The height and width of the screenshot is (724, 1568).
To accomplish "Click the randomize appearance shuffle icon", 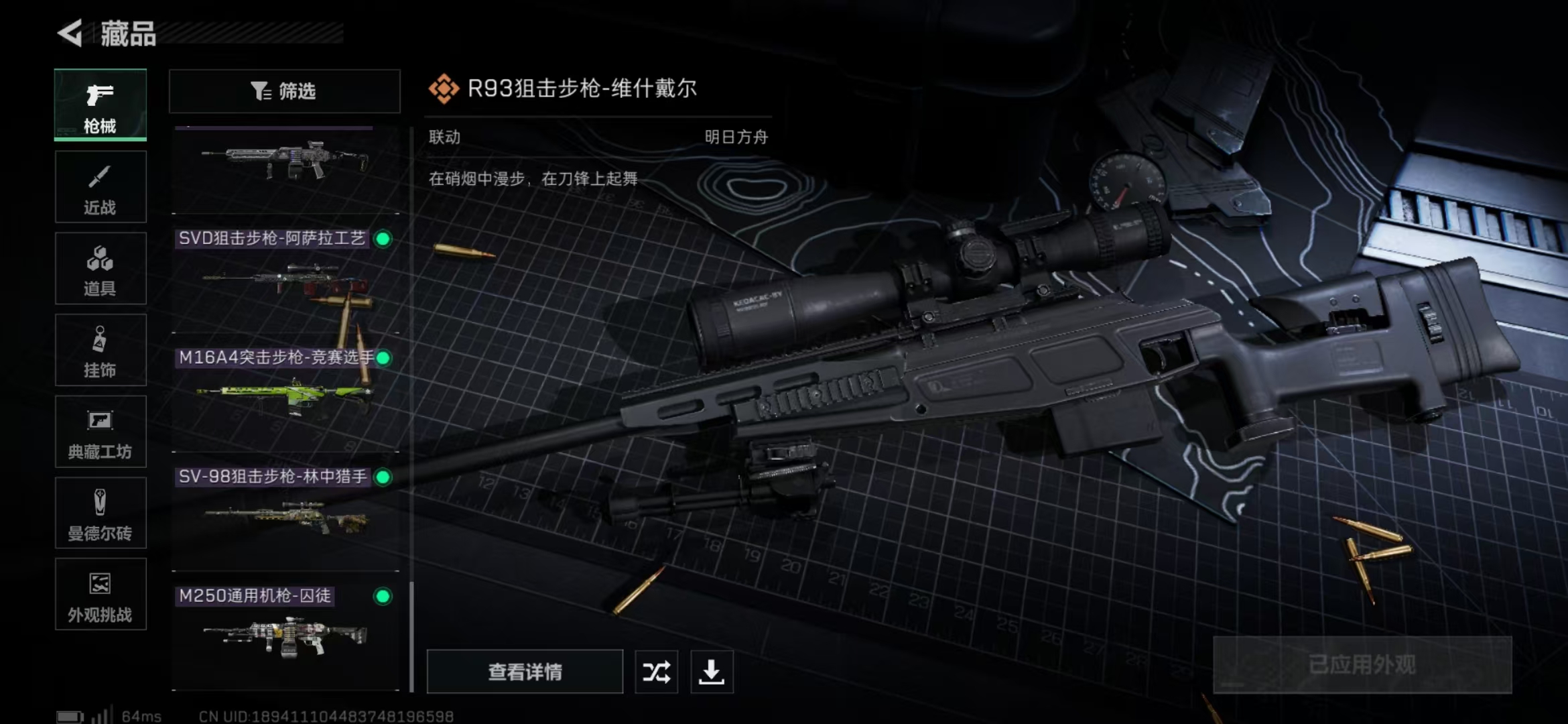I will coord(656,672).
